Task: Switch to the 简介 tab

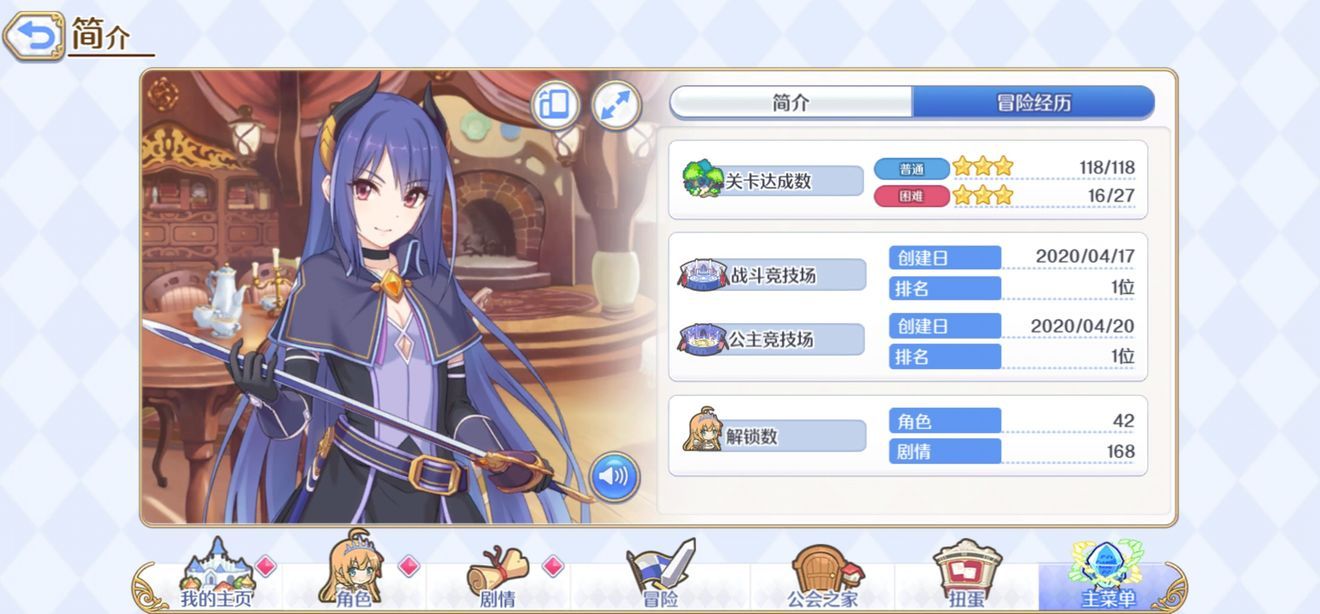Action: click(x=791, y=102)
